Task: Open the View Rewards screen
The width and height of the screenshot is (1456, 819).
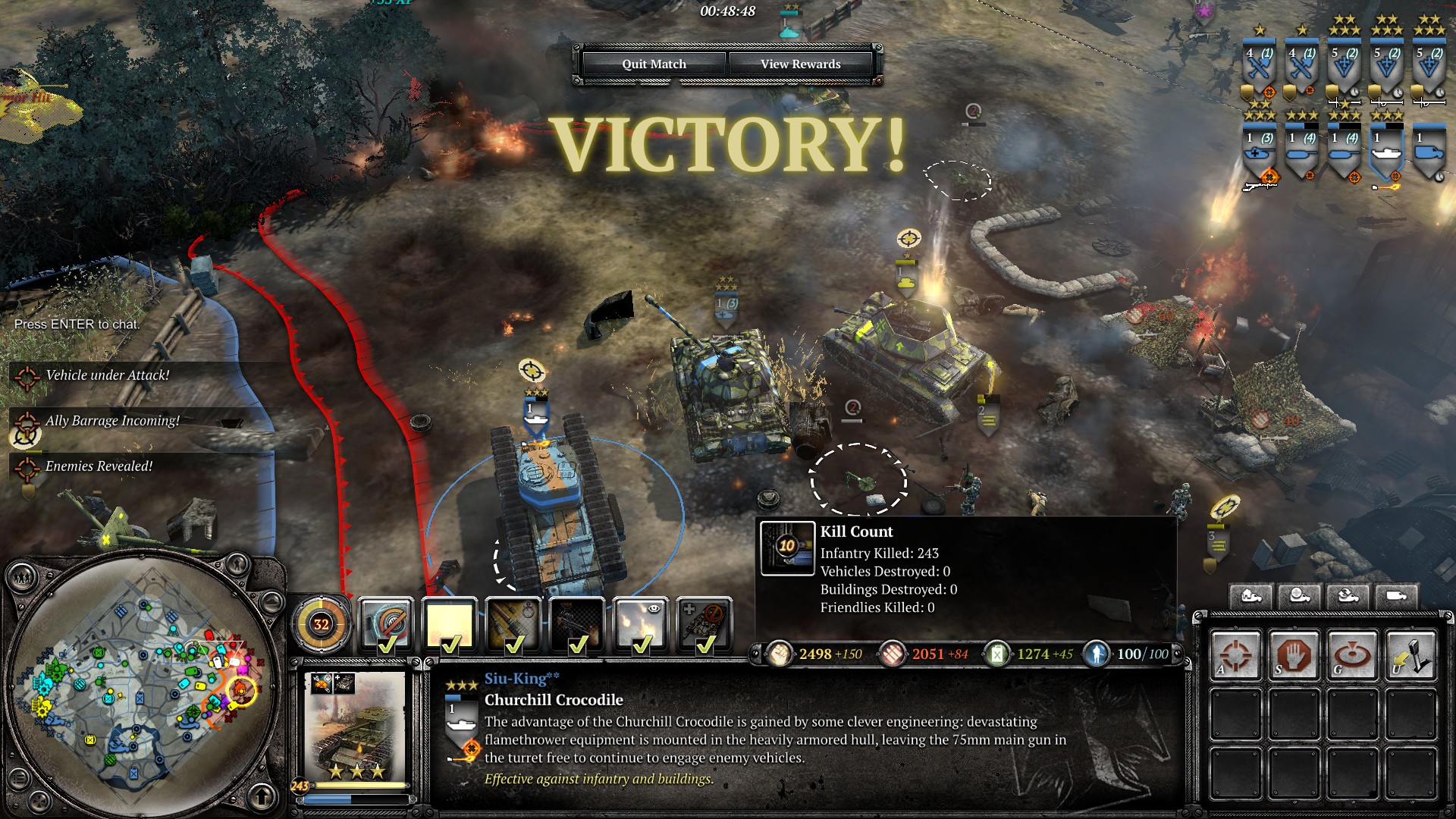Action: (x=800, y=64)
